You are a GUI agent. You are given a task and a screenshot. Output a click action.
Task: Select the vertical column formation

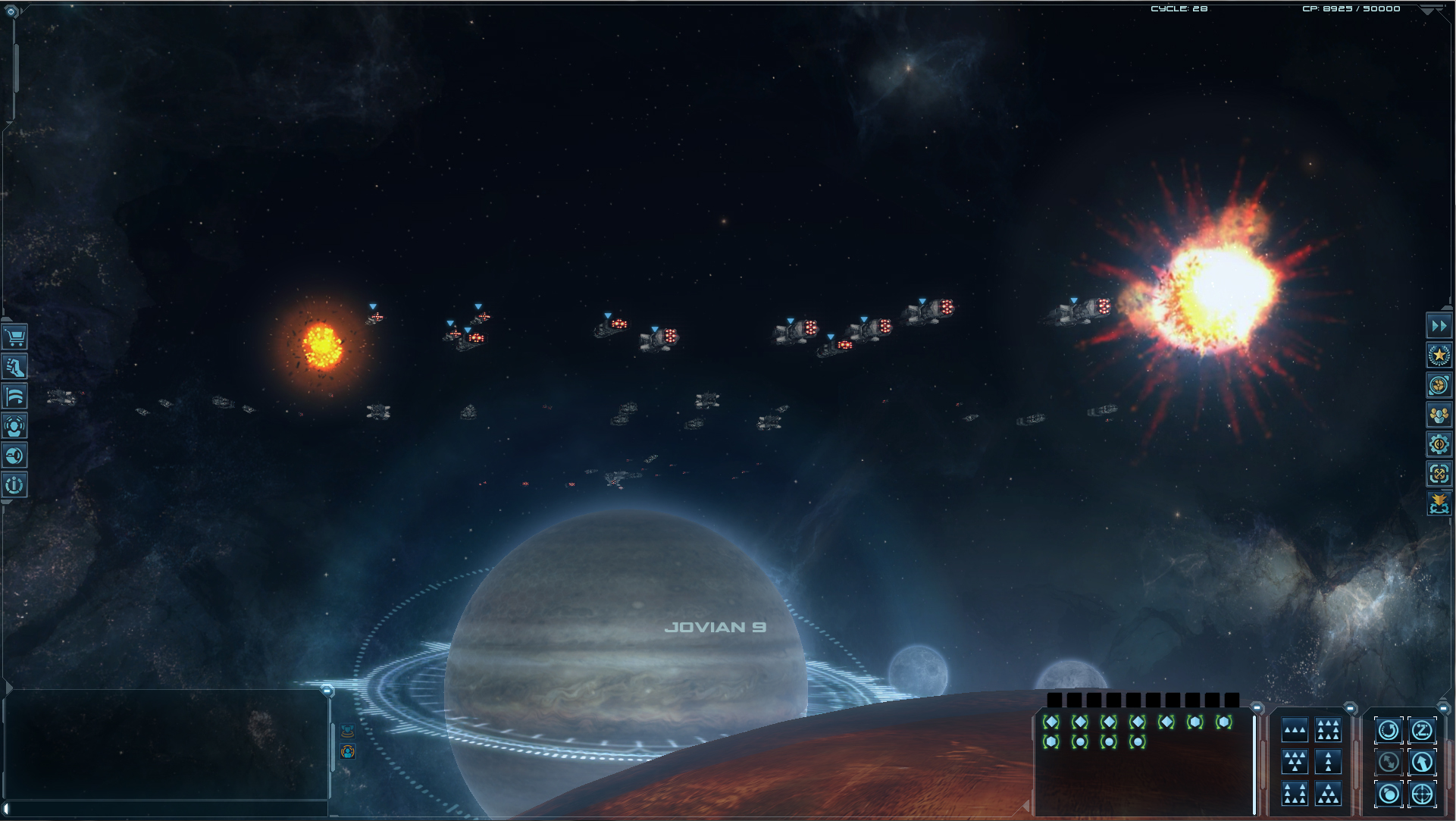[x=1328, y=762]
